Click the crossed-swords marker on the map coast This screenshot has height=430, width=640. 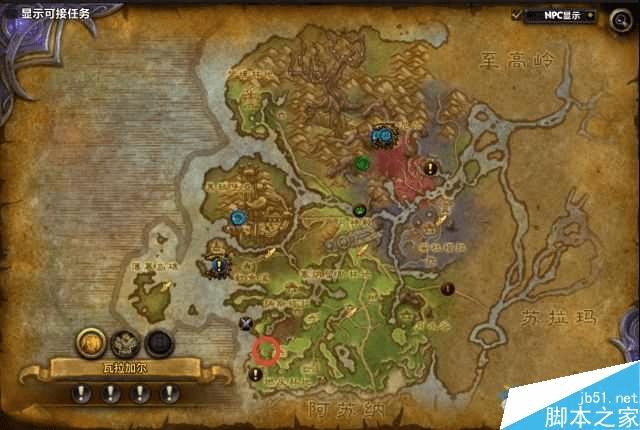pos(246,323)
